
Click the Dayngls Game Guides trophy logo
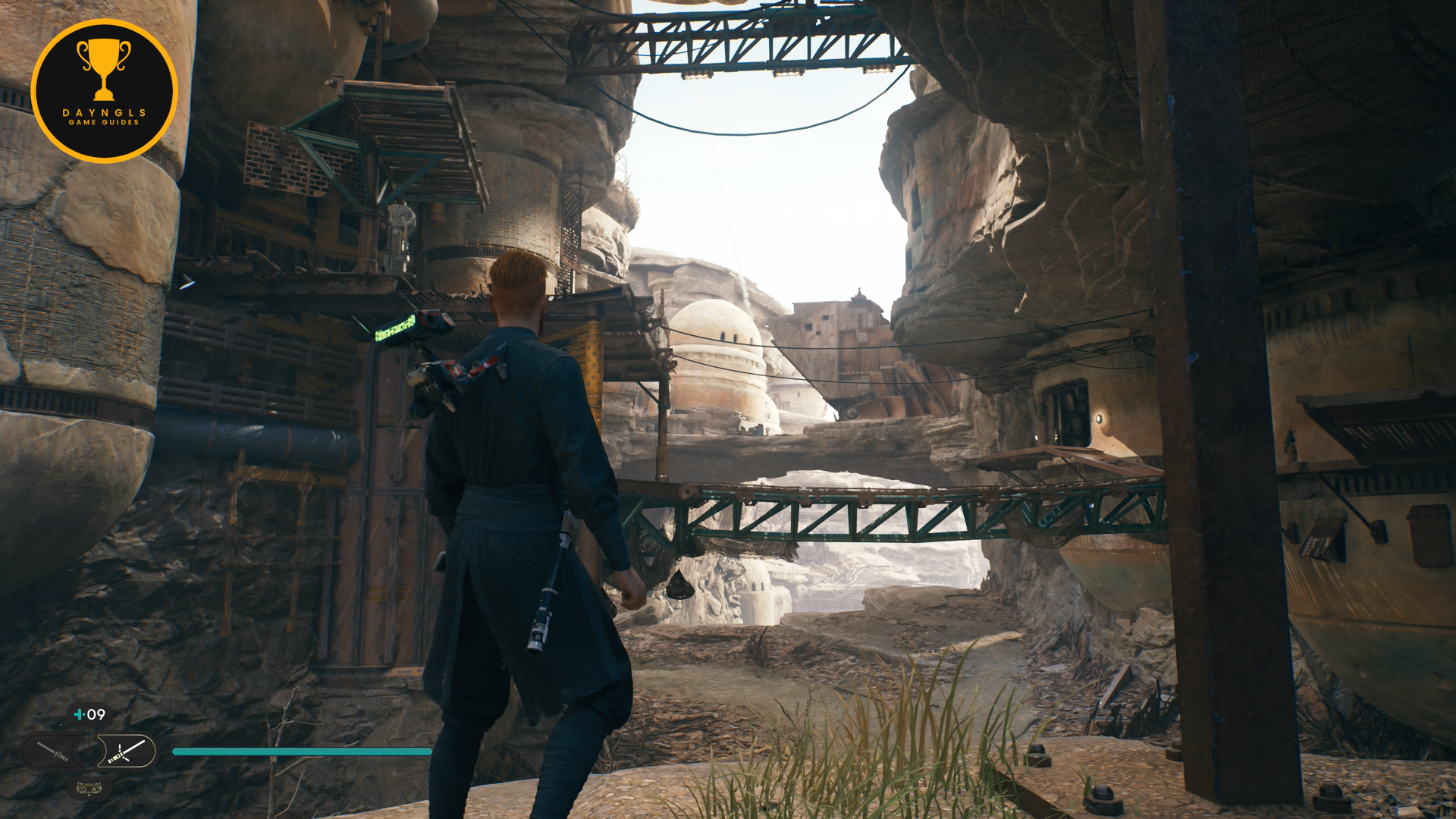104,91
